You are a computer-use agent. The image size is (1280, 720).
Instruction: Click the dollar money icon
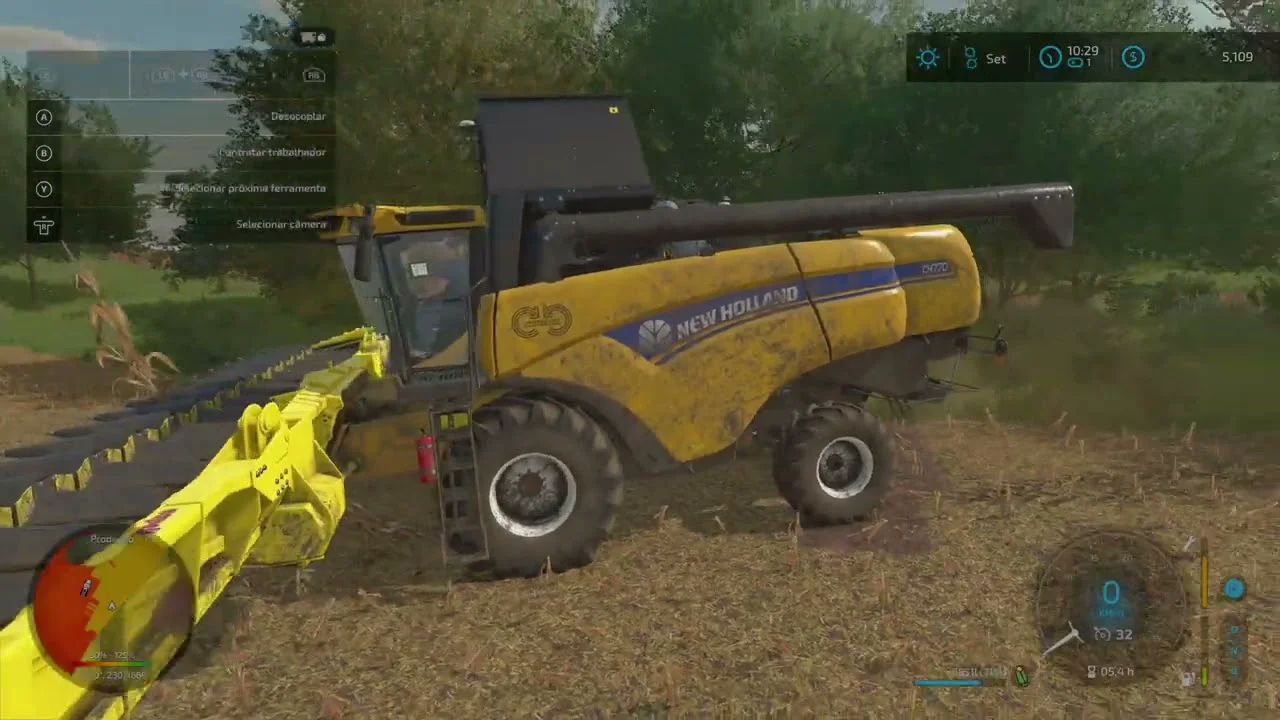1132,57
